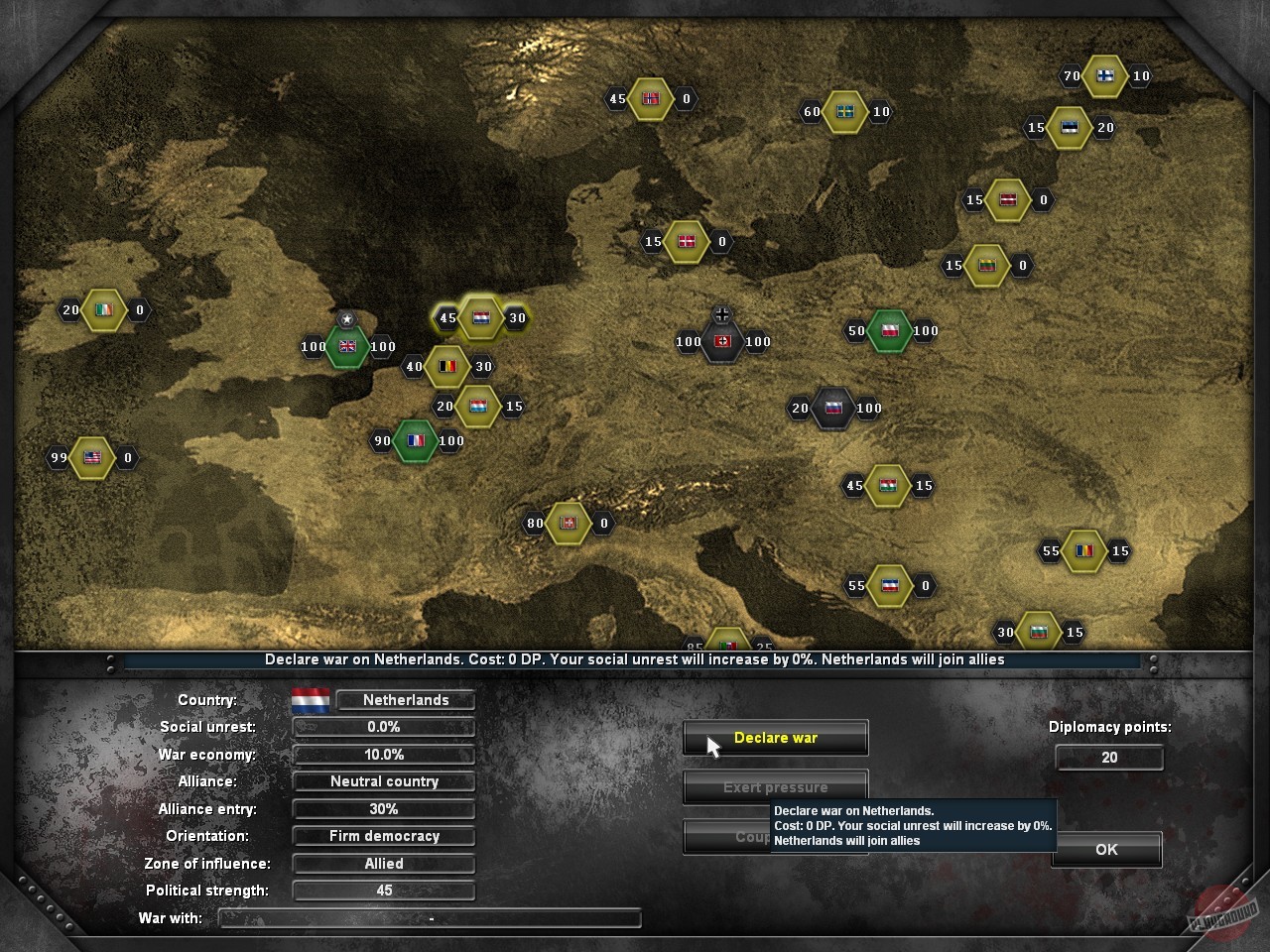
Task: Click OK to confirm
Action: (x=1106, y=849)
